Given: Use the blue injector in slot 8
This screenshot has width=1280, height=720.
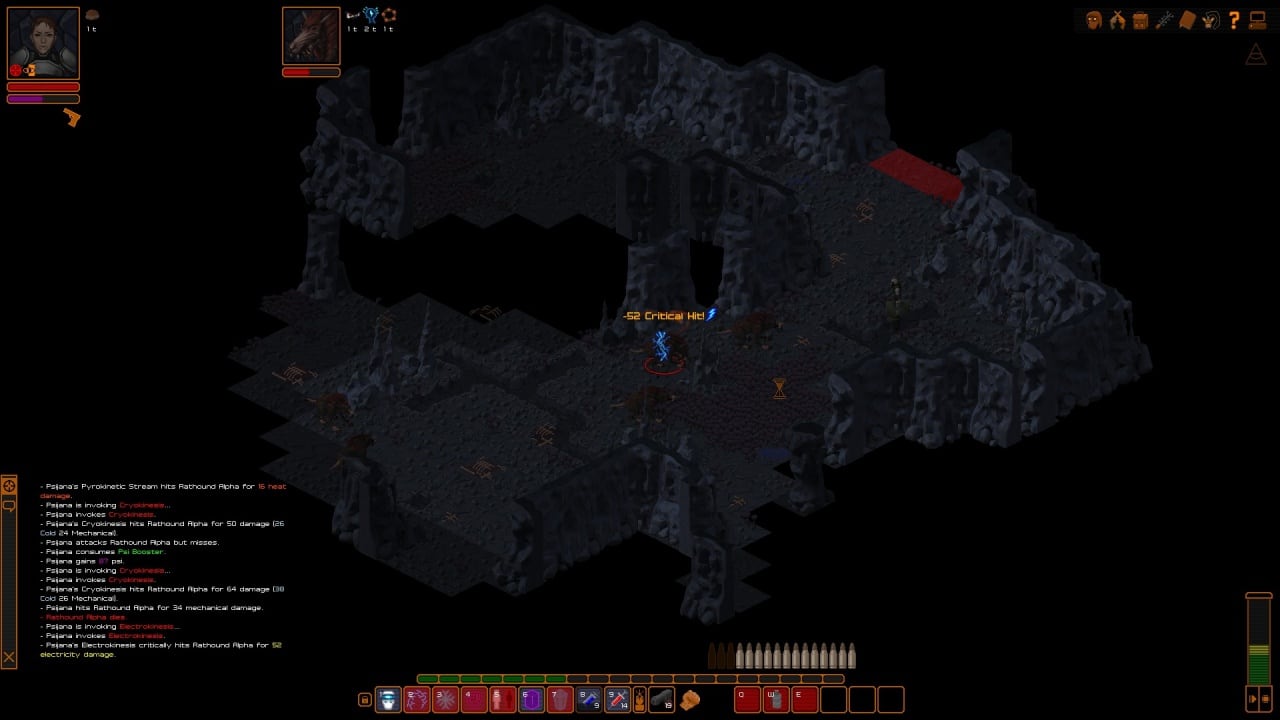Looking at the screenshot, I should pyautogui.click(x=589, y=700).
